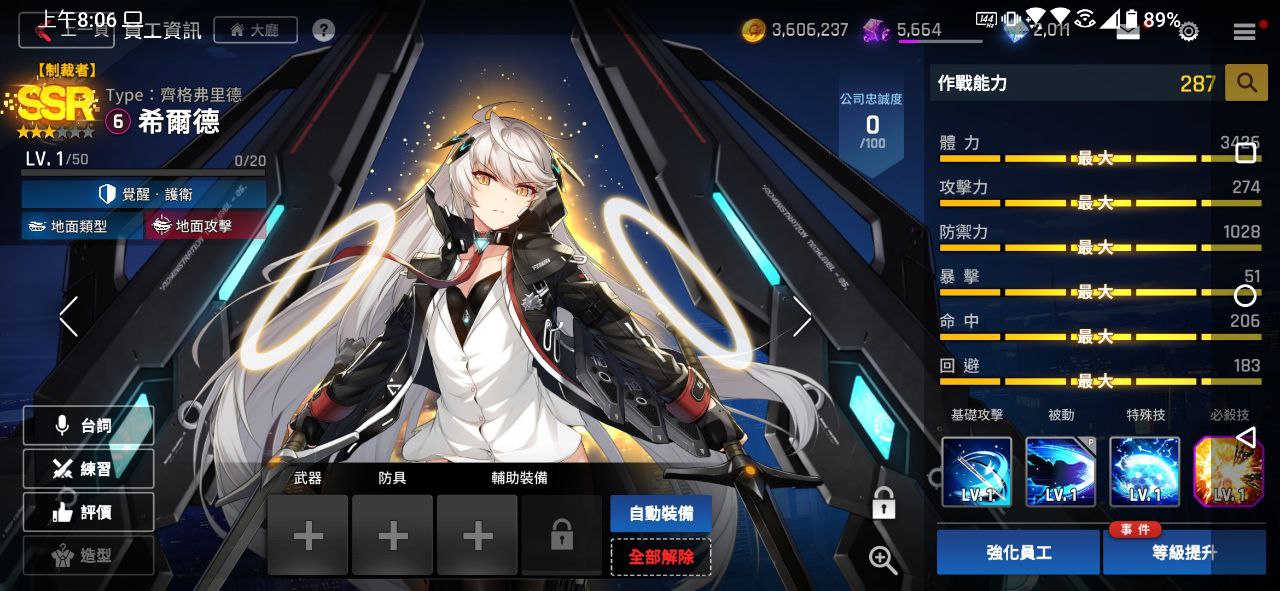Show the previous employee with left arrow
Image resolution: width=1280 pixels, height=591 pixels.
click(x=68, y=316)
